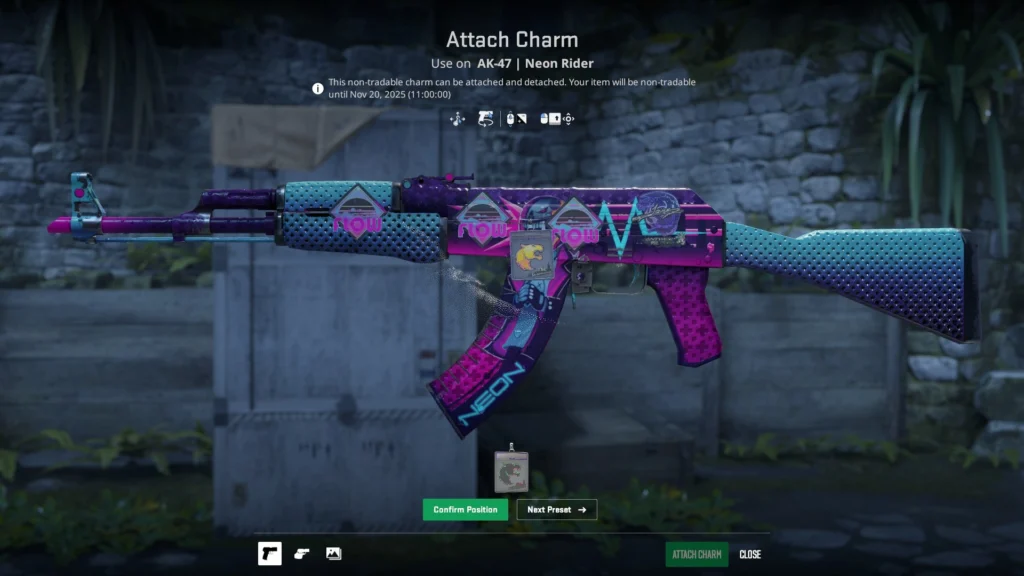1024x576 pixels.
Task: Confirm the charm position
Action: 465,510
